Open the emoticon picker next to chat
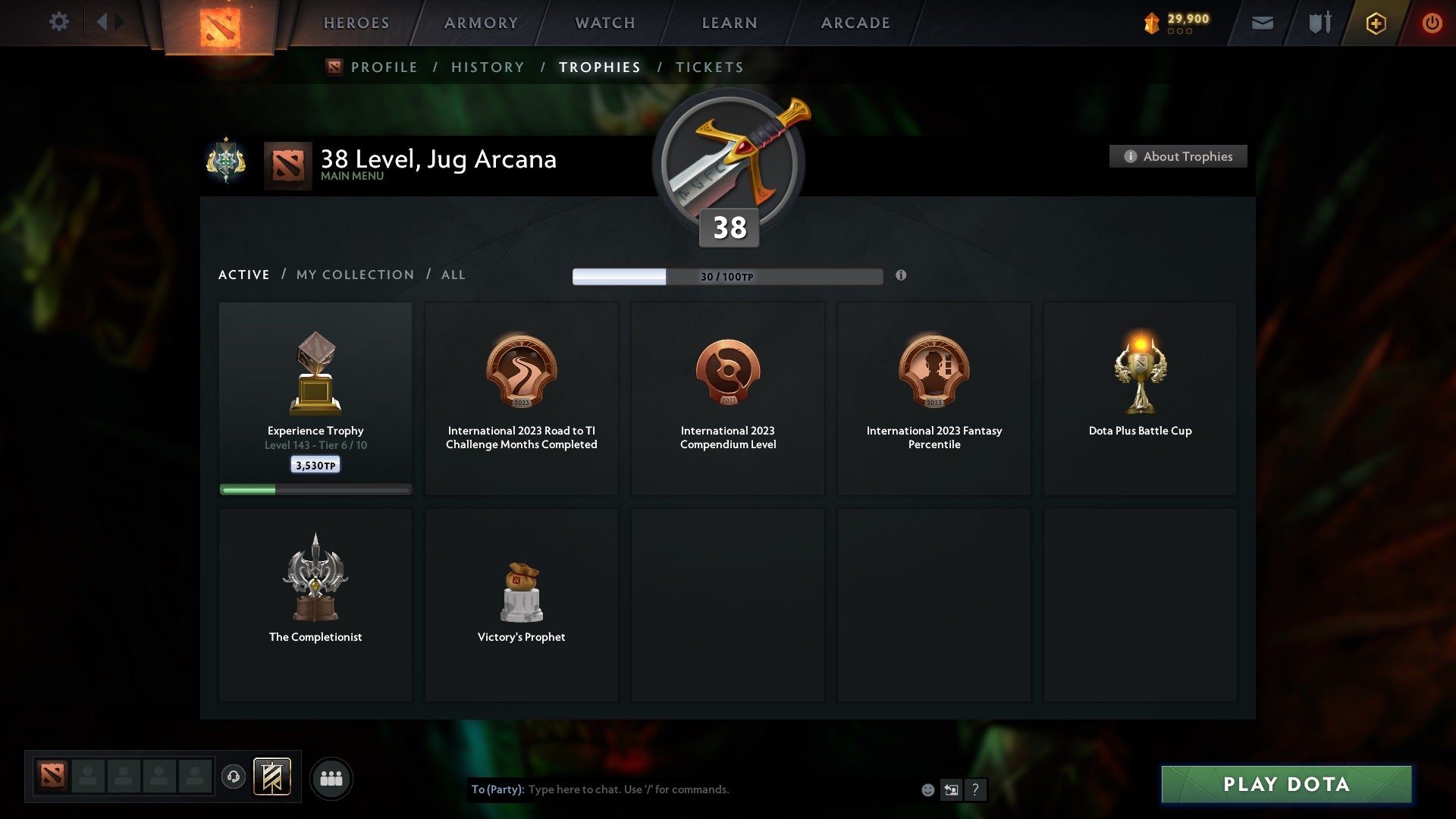The image size is (1456, 819). coord(927,789)
